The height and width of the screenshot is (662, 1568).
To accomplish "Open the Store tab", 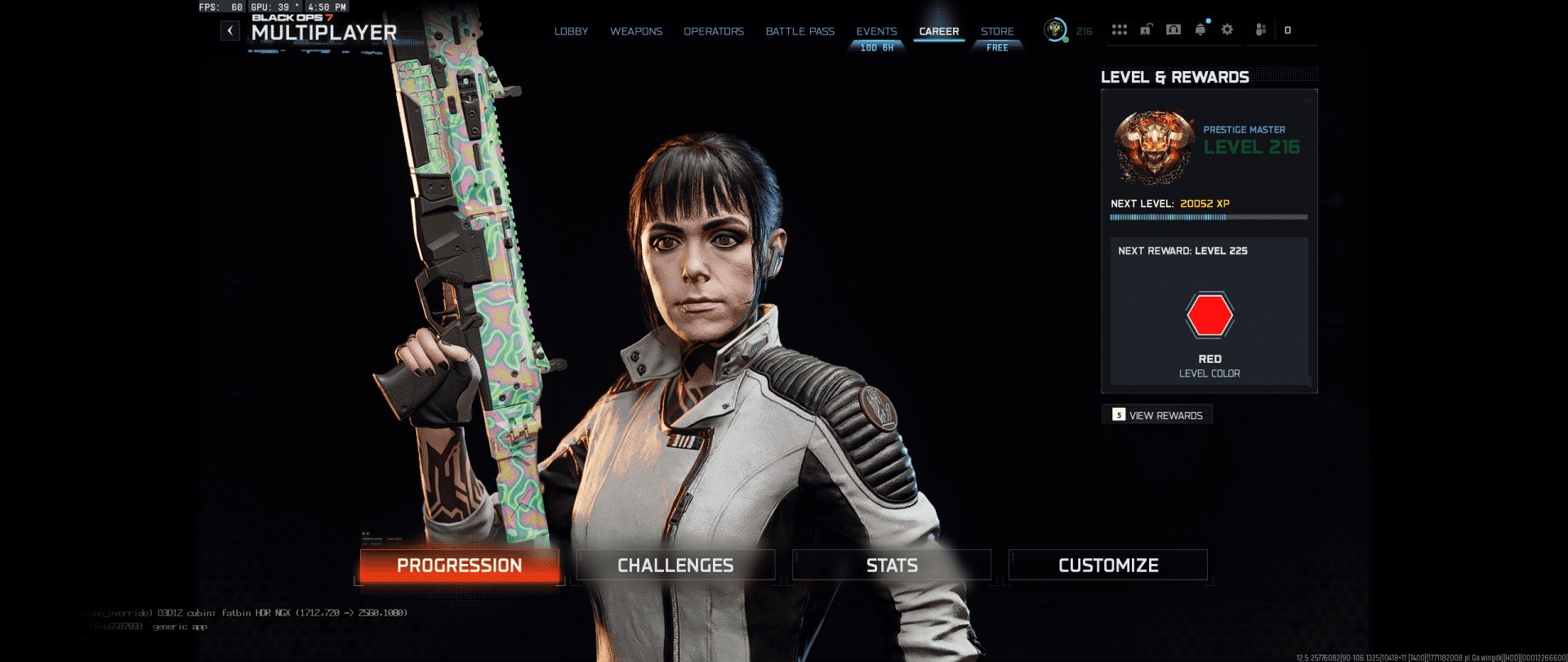I will point(997,32).
